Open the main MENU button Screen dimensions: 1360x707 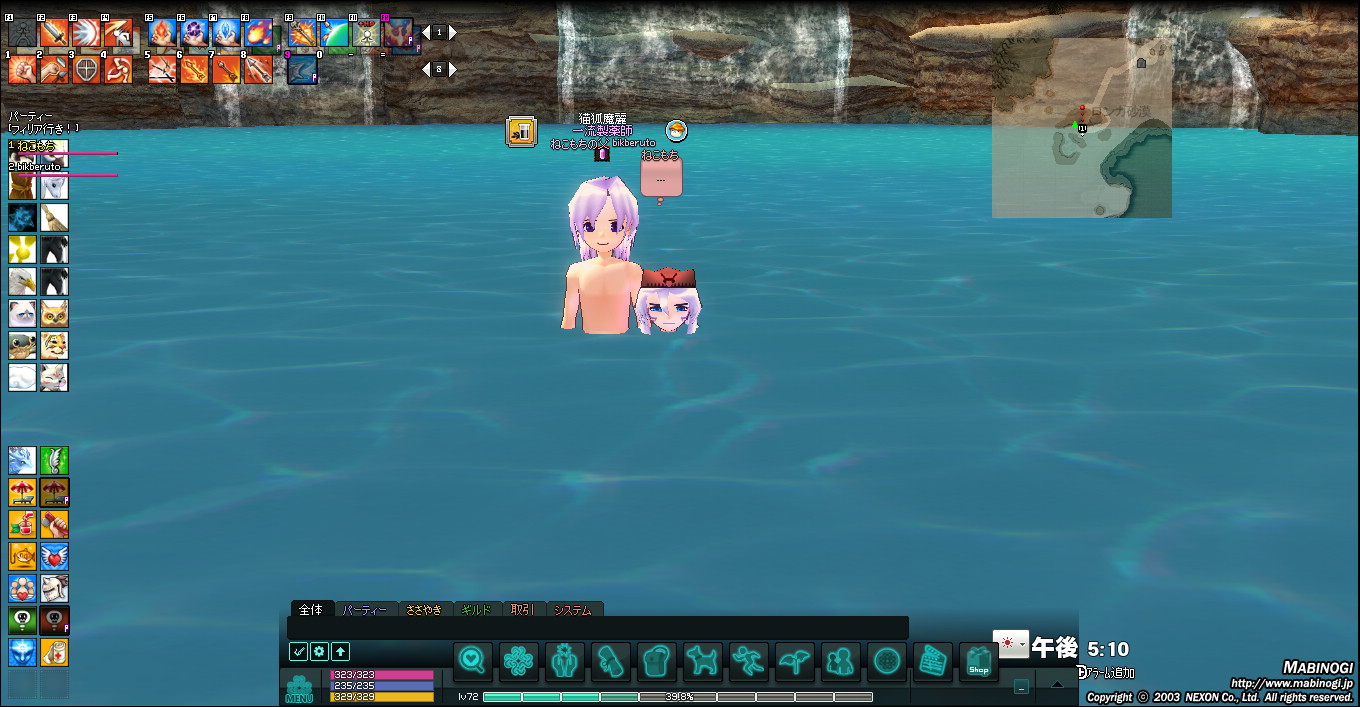pyautogui.click(x=299, y=689)
